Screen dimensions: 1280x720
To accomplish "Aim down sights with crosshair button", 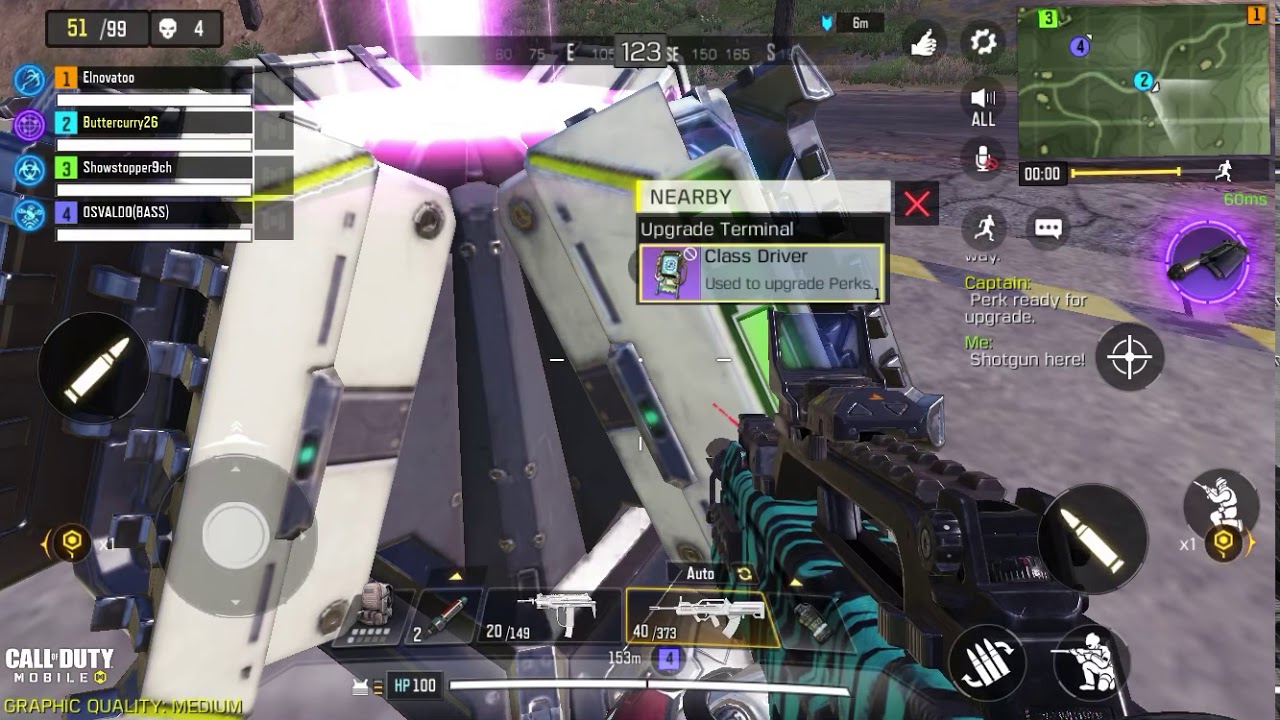I will 1130,357.
